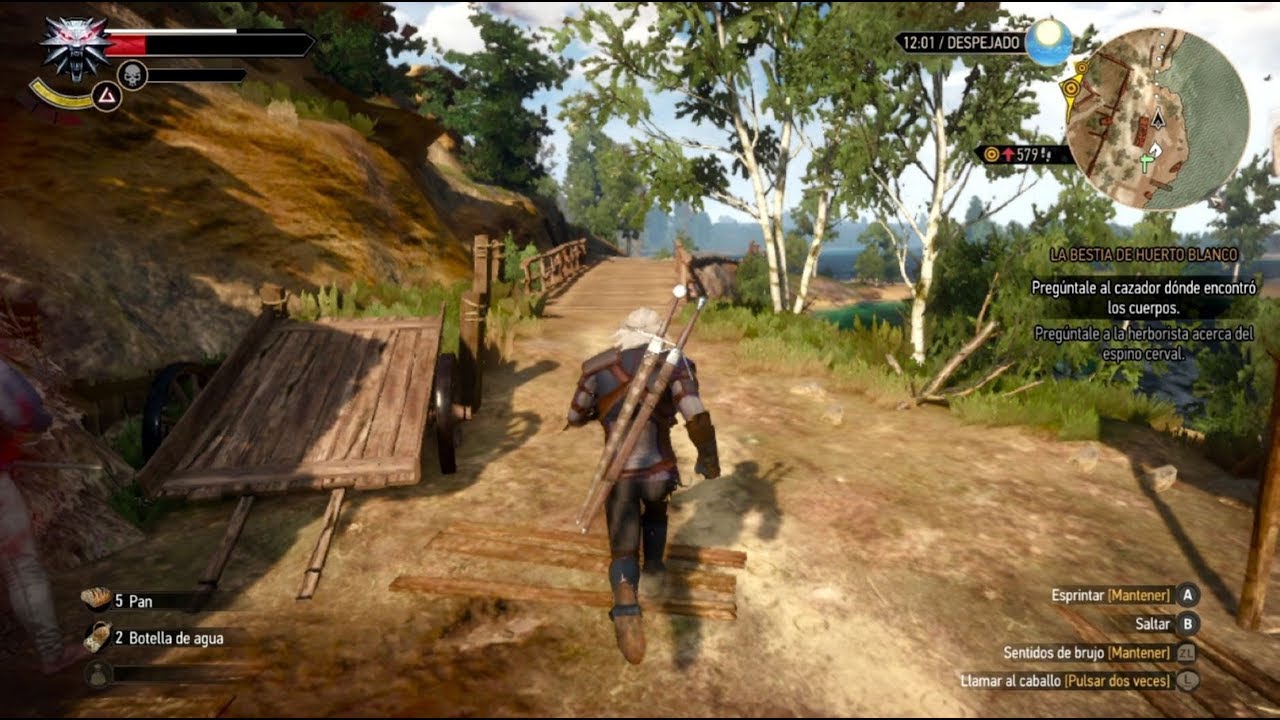Select the hunter objective about the bodies
Viewport: 1280px width, 720px height.
pyautogui.click(x=1143, y=297)
